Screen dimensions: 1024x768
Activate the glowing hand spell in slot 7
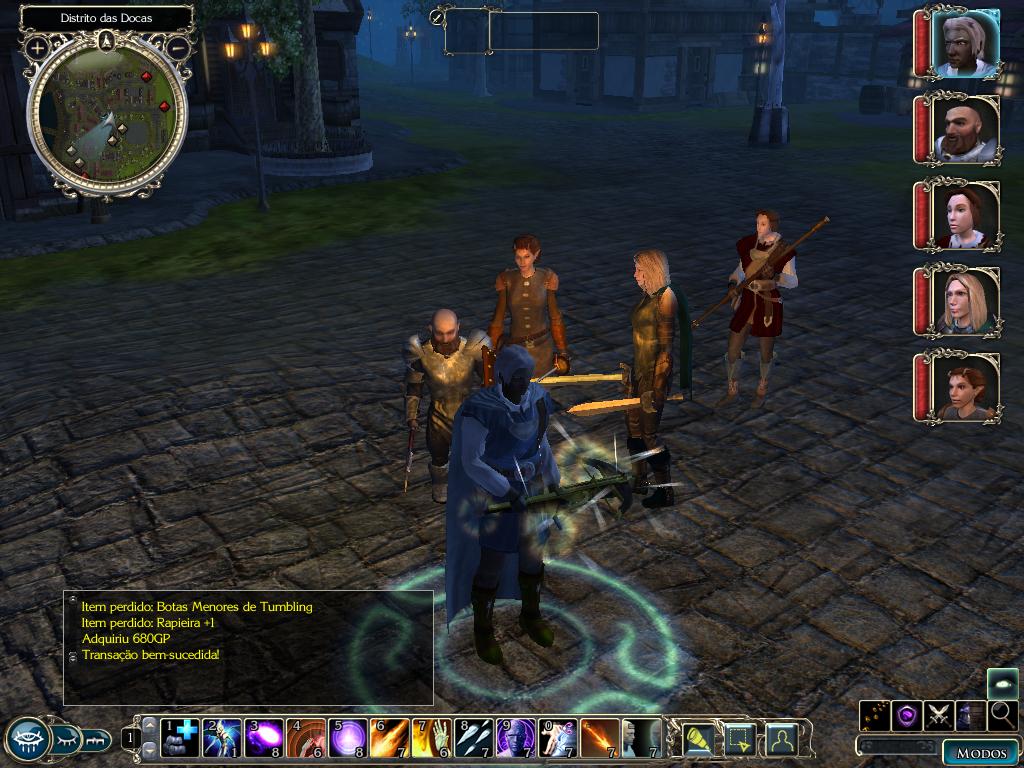432,738
